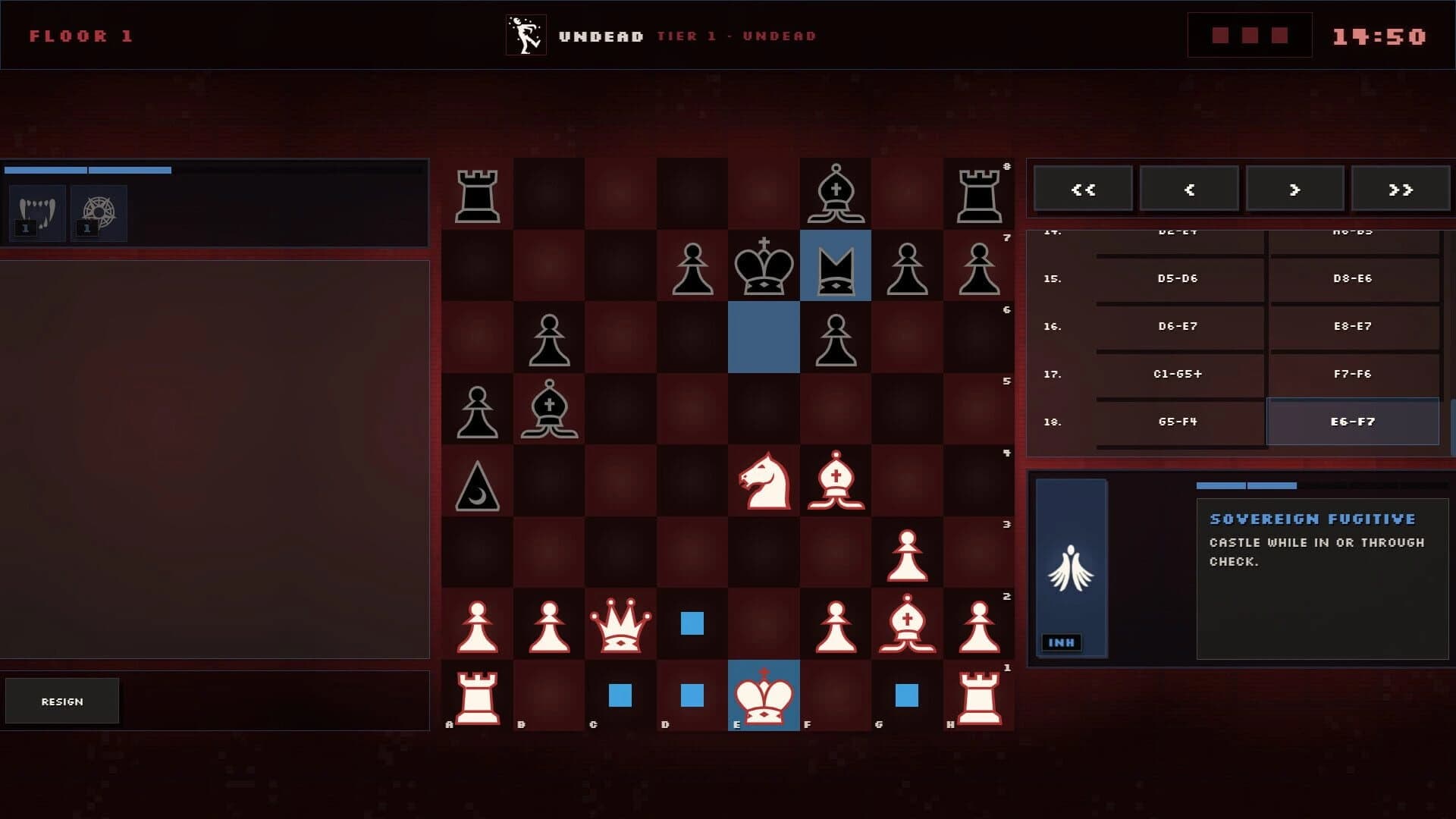Select the fangs ability icon
This screenshot has height=819, width=1456.
(36, 213)
